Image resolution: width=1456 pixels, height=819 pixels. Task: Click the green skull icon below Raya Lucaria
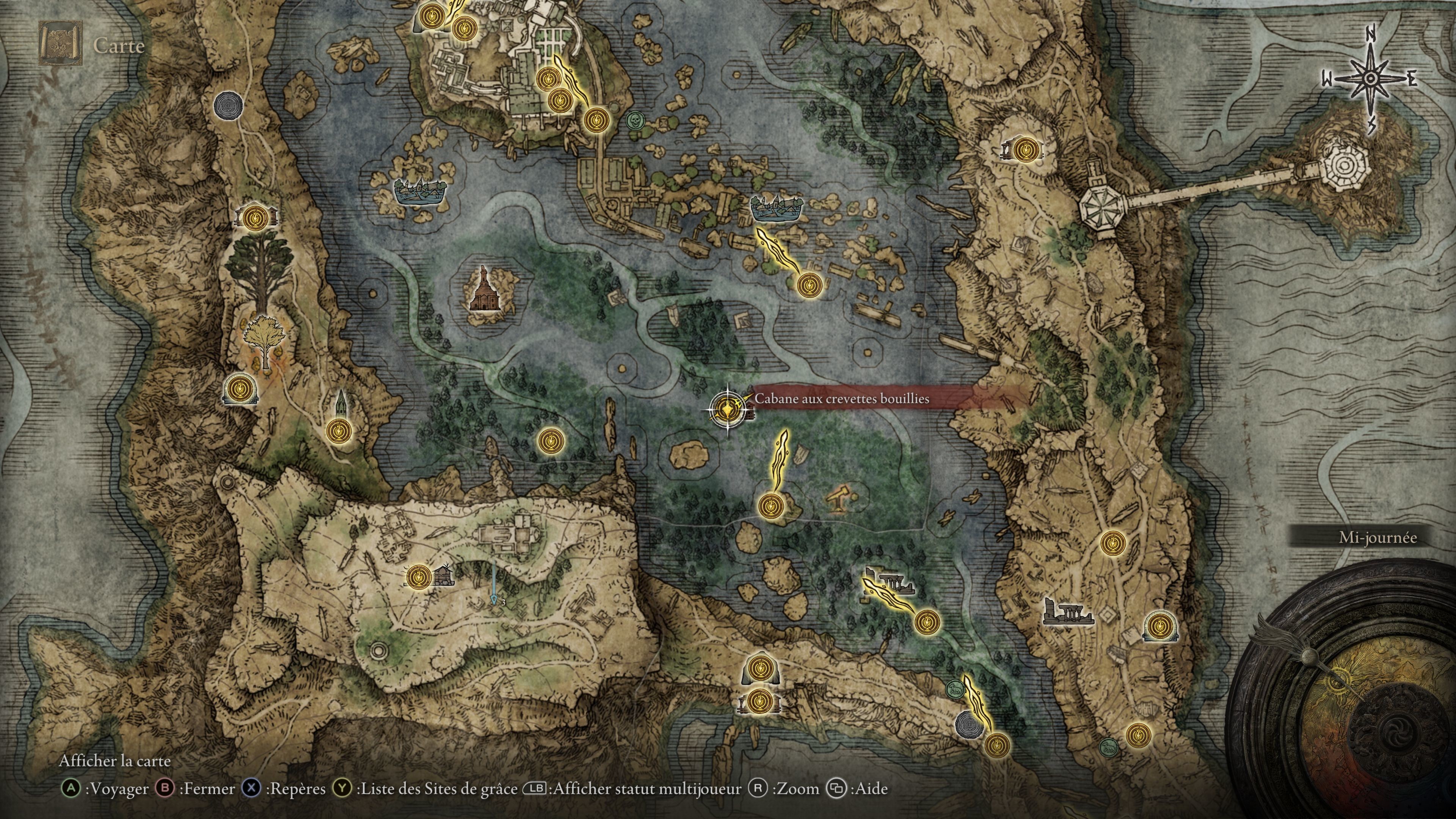pos(635,121)
